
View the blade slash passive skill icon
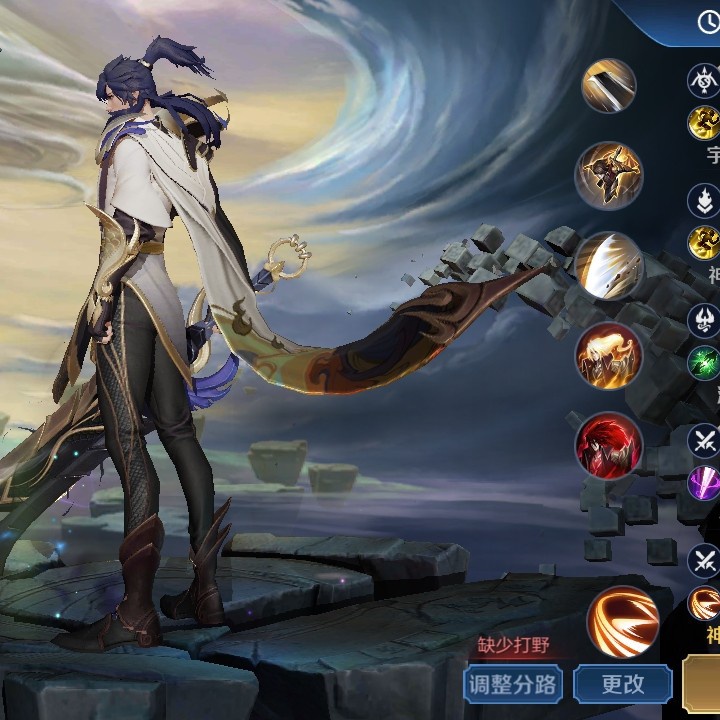609,86
